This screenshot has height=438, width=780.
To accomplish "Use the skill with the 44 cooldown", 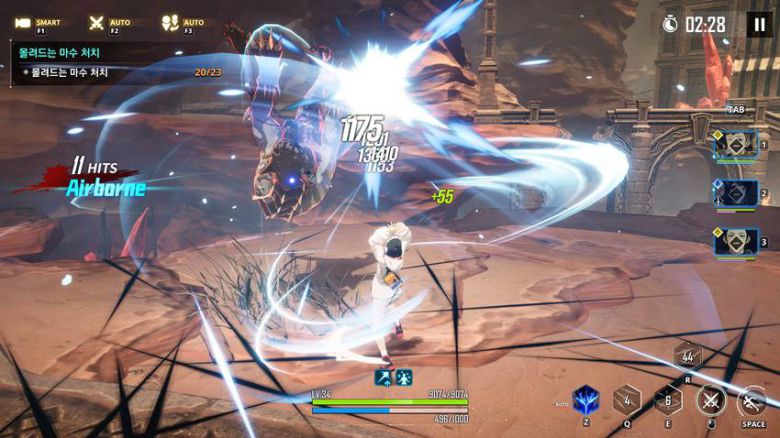I will point(687,357).
